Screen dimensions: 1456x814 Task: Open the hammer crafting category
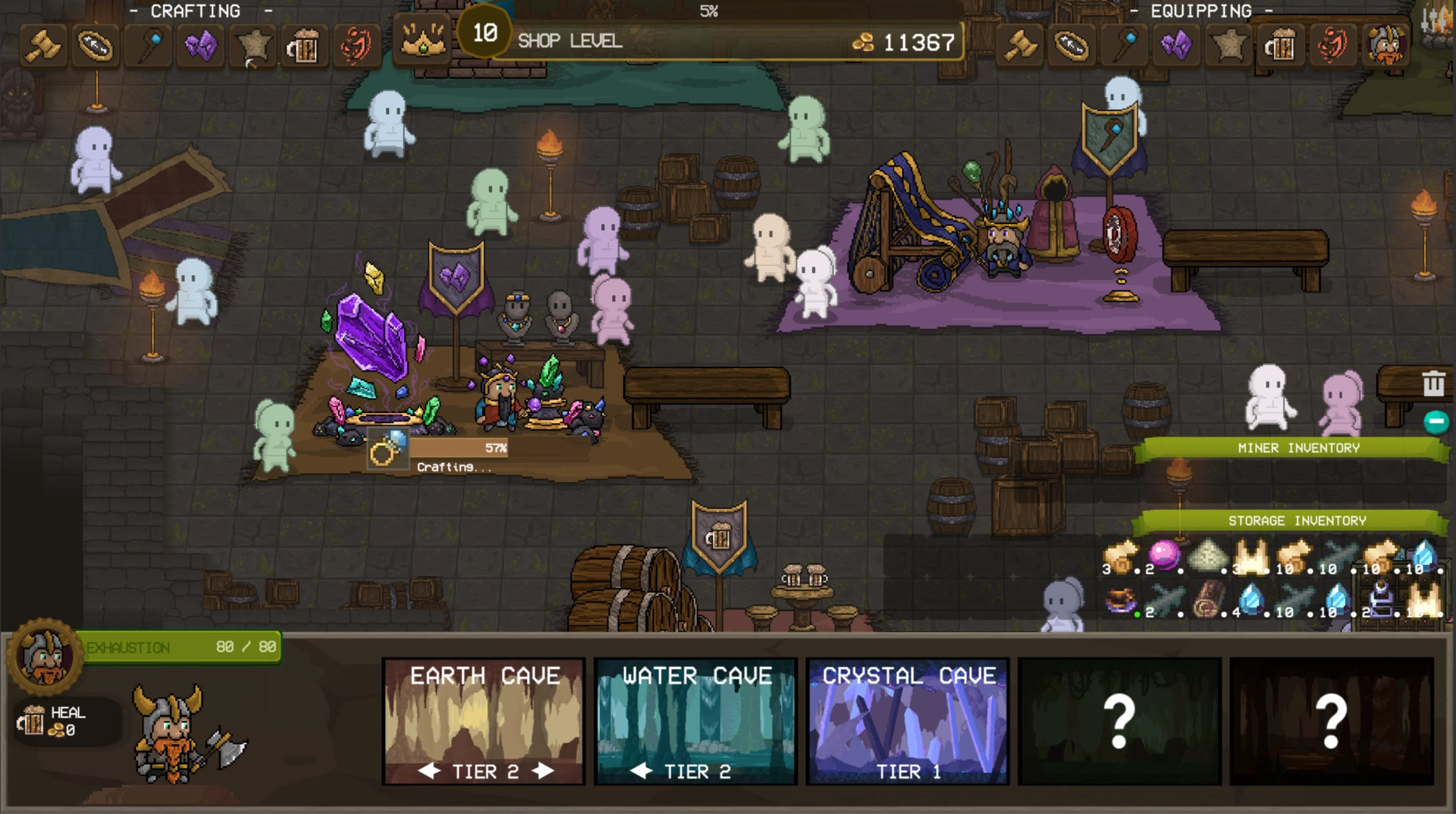click(x=43, y=45)
